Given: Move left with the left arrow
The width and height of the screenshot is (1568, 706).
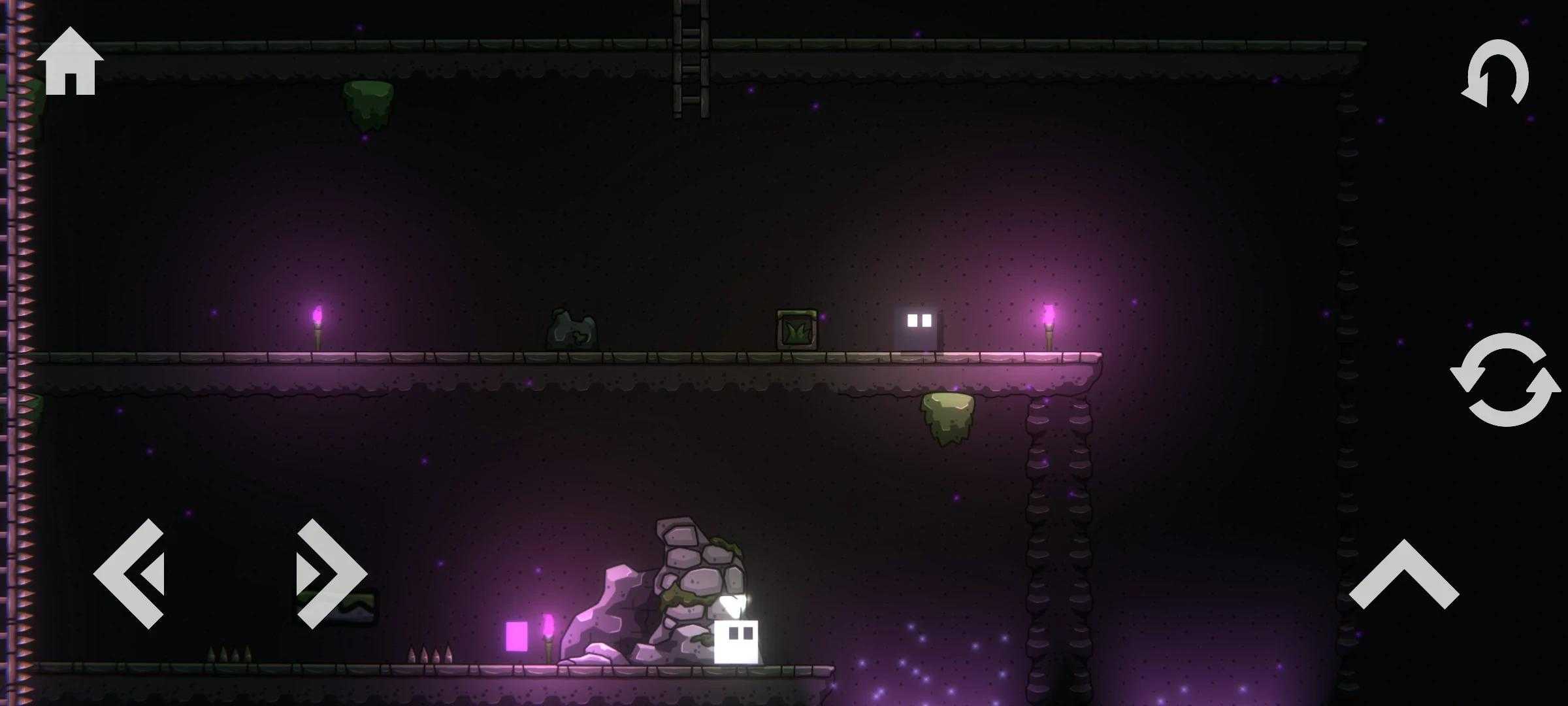Looking at the screenshot, I should point(131,574).
